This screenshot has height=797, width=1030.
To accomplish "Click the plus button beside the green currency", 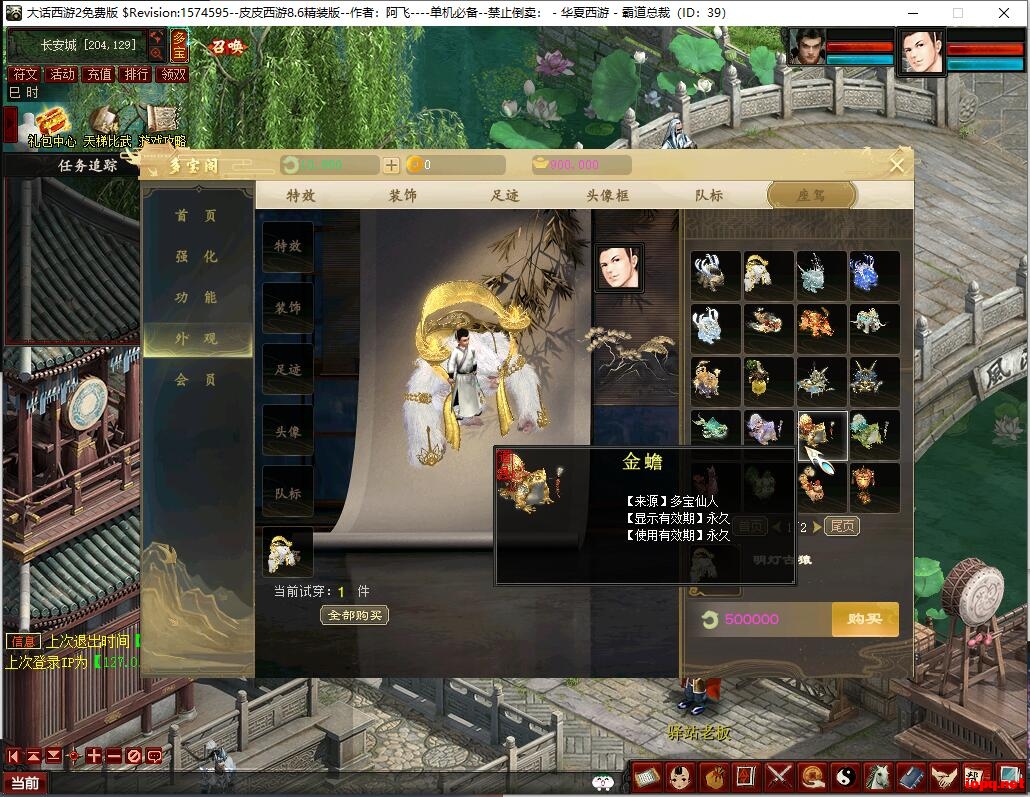I will 391,165.
